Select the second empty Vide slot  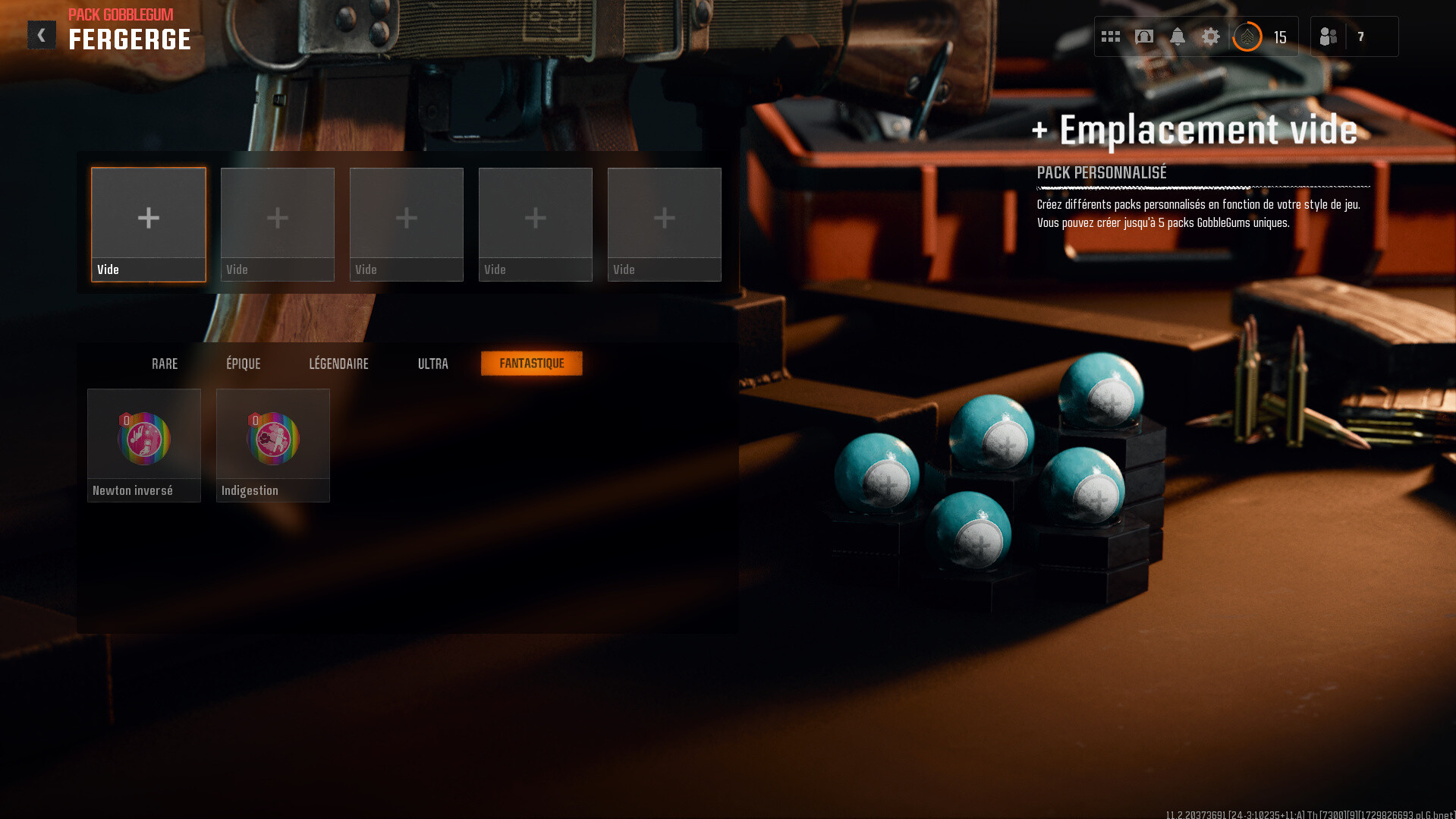[278, 218]
